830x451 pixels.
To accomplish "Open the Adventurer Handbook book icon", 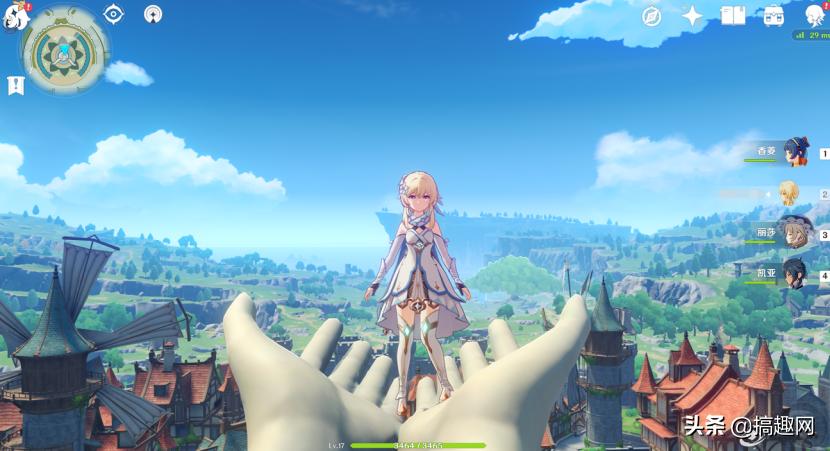I will tap(733, 15).
